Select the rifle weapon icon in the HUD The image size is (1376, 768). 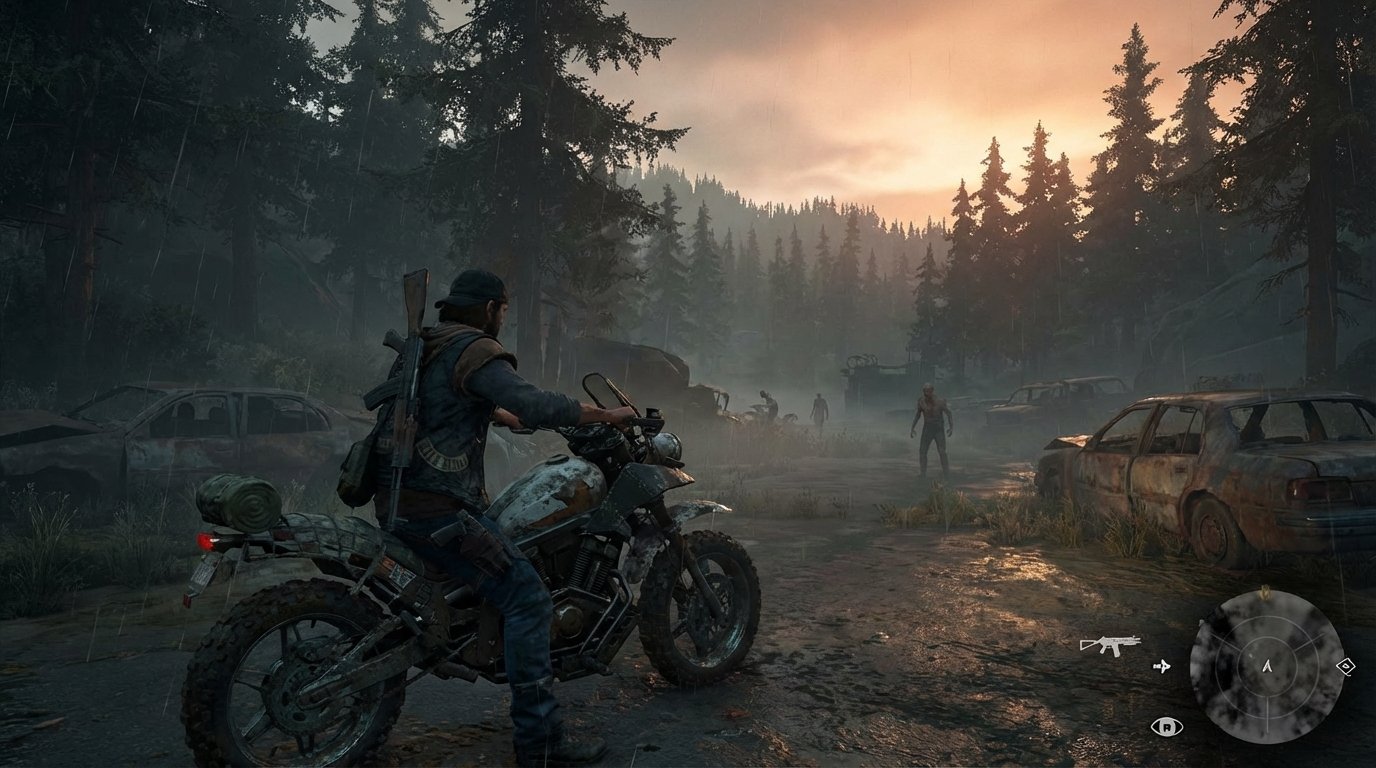pyautogui.click(x=1111, y=643)
